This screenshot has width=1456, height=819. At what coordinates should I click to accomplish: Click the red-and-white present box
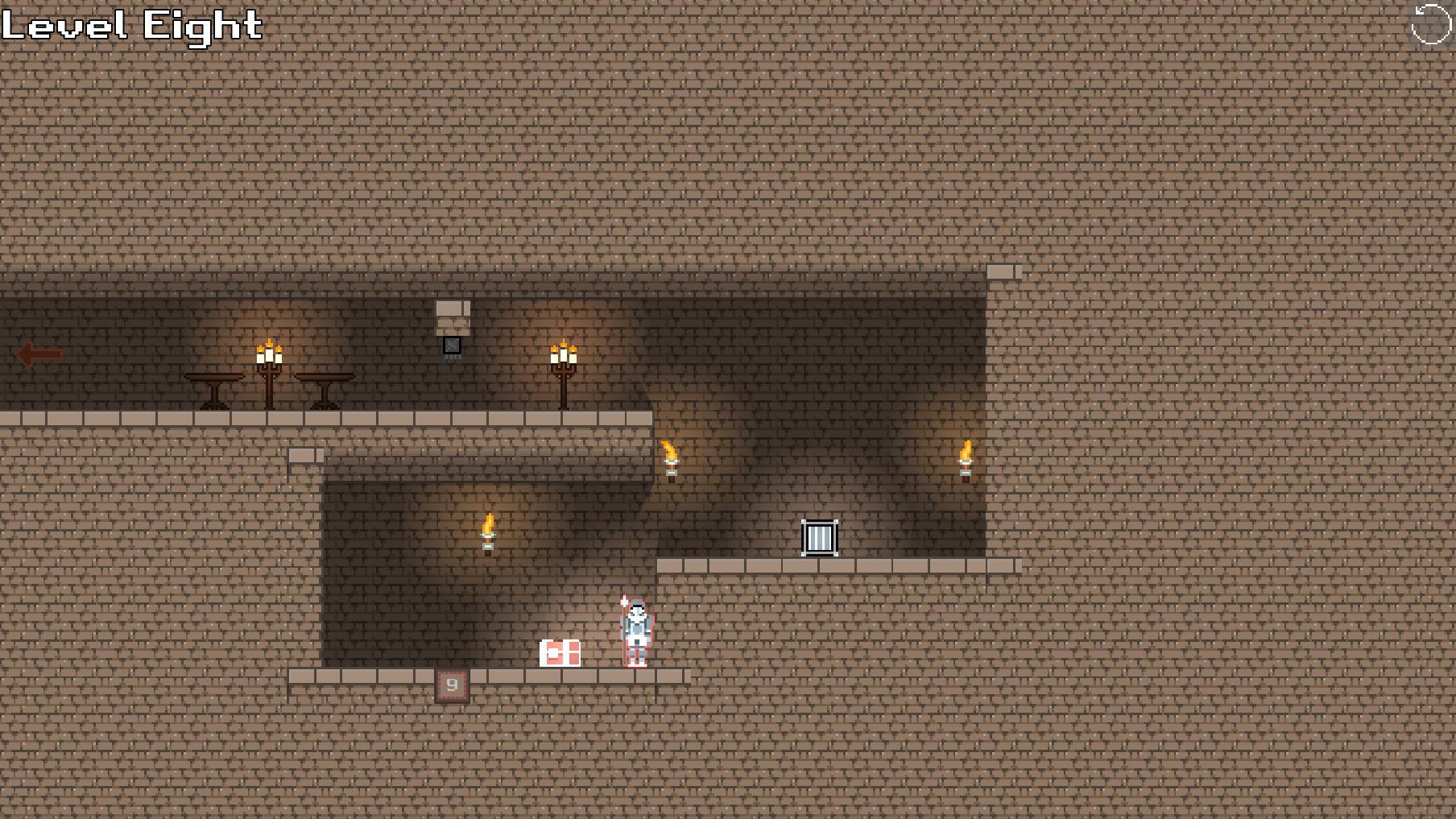[561, 655]
